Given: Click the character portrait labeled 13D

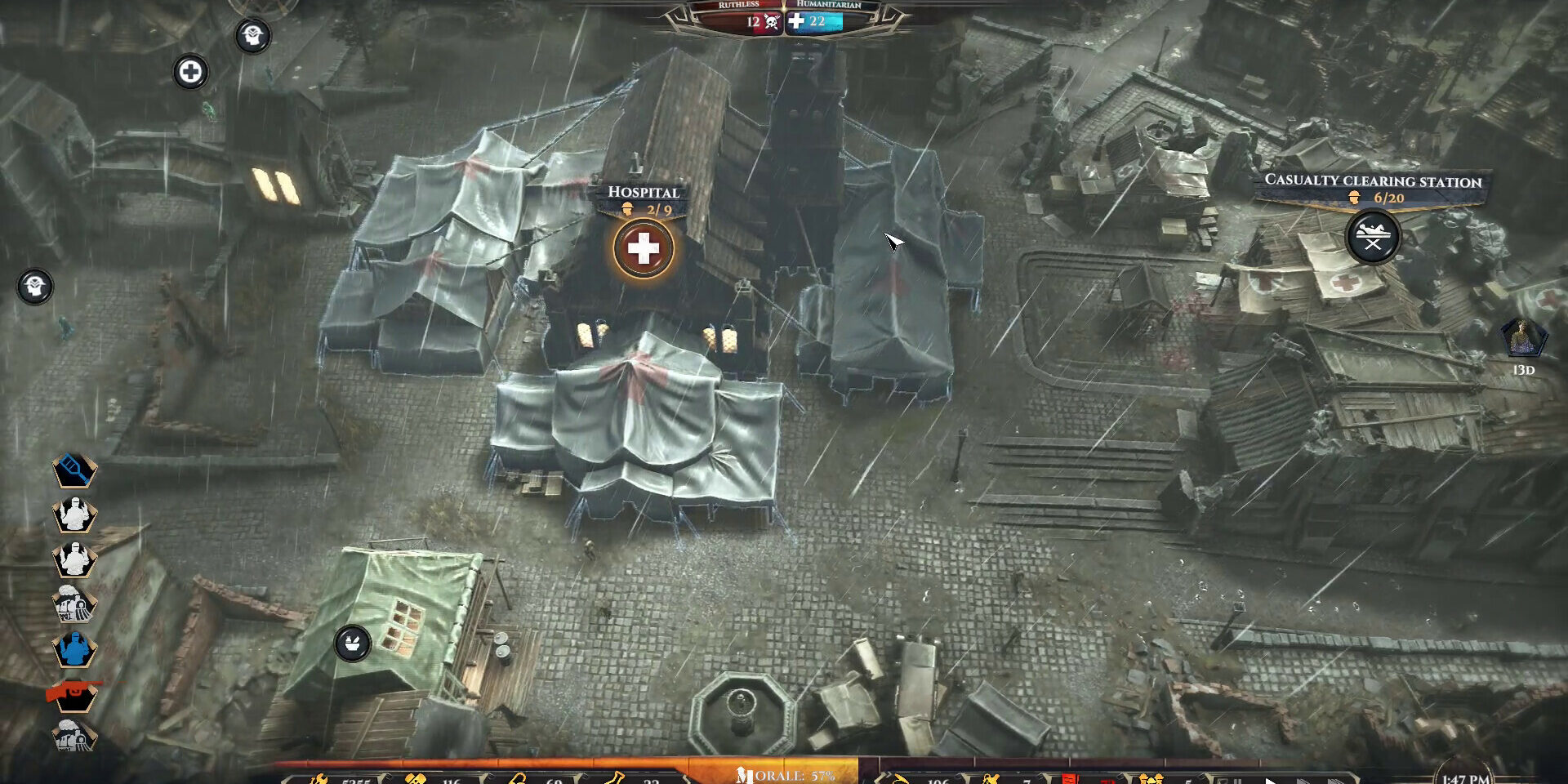Looking at the screenshot, I should point(1523,338).
